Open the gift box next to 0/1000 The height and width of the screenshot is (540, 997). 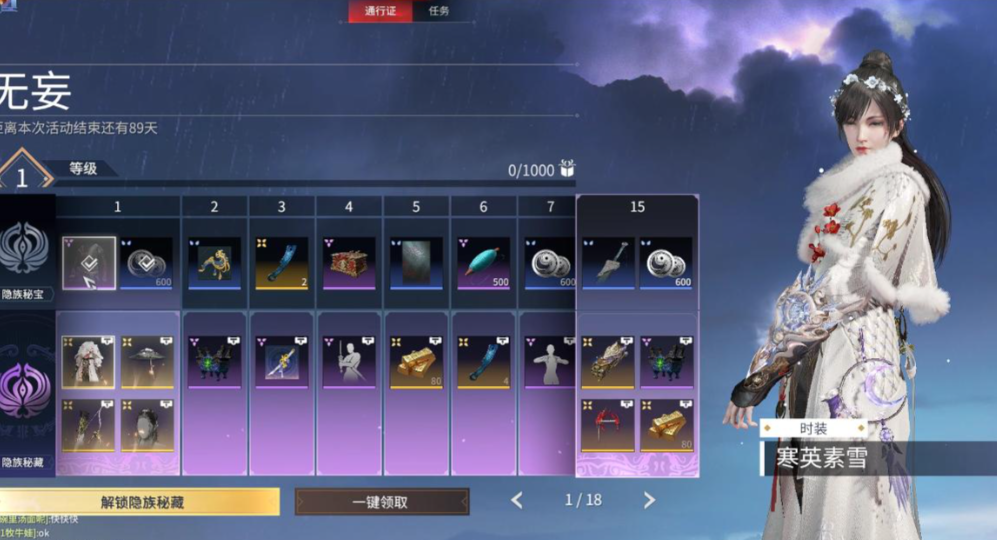(x=567, y=169)
